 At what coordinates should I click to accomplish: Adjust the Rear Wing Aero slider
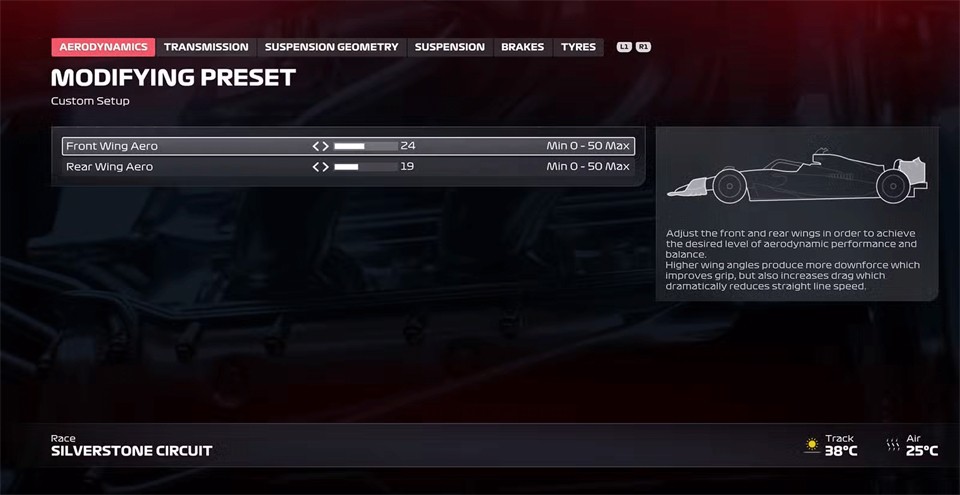365,167
